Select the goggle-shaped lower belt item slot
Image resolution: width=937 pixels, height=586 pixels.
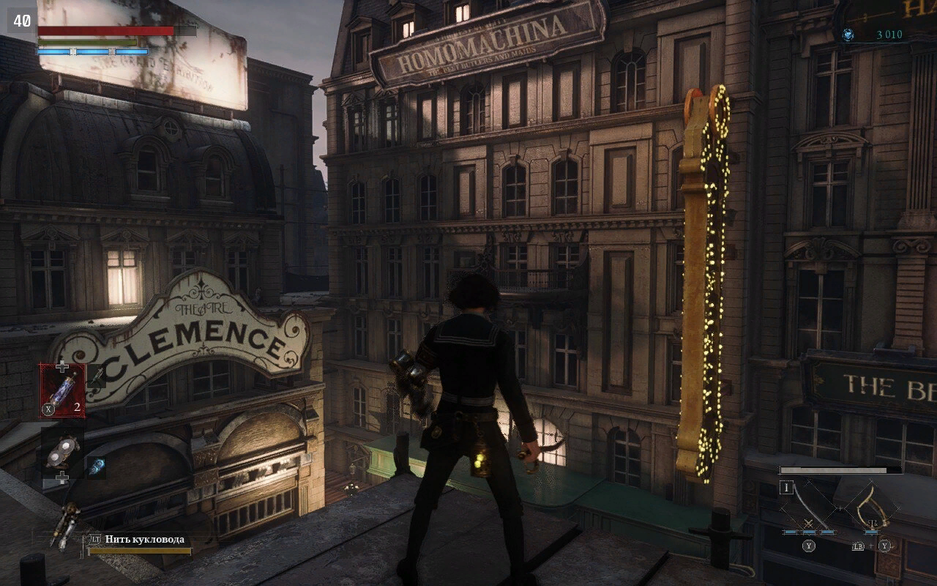click(x=62, y=454)
